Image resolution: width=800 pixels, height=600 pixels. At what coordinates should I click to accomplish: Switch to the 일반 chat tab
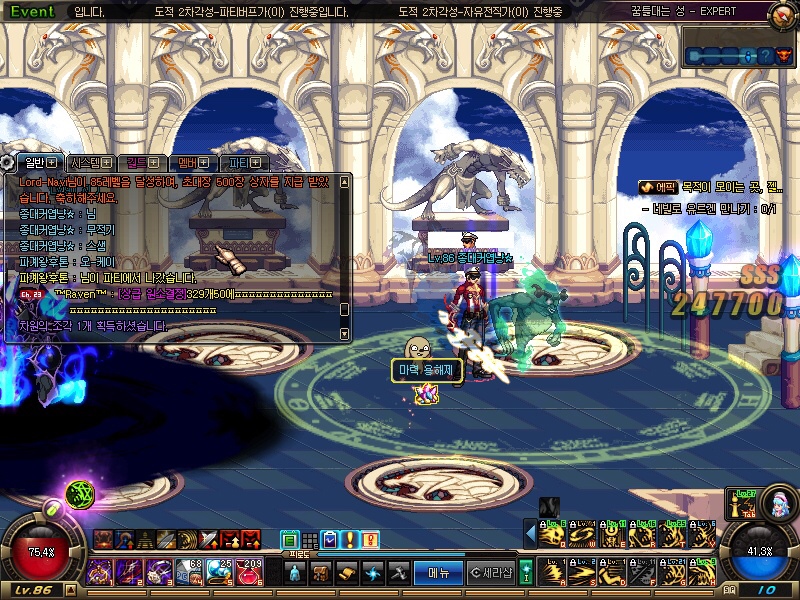[x=38, y=162]
